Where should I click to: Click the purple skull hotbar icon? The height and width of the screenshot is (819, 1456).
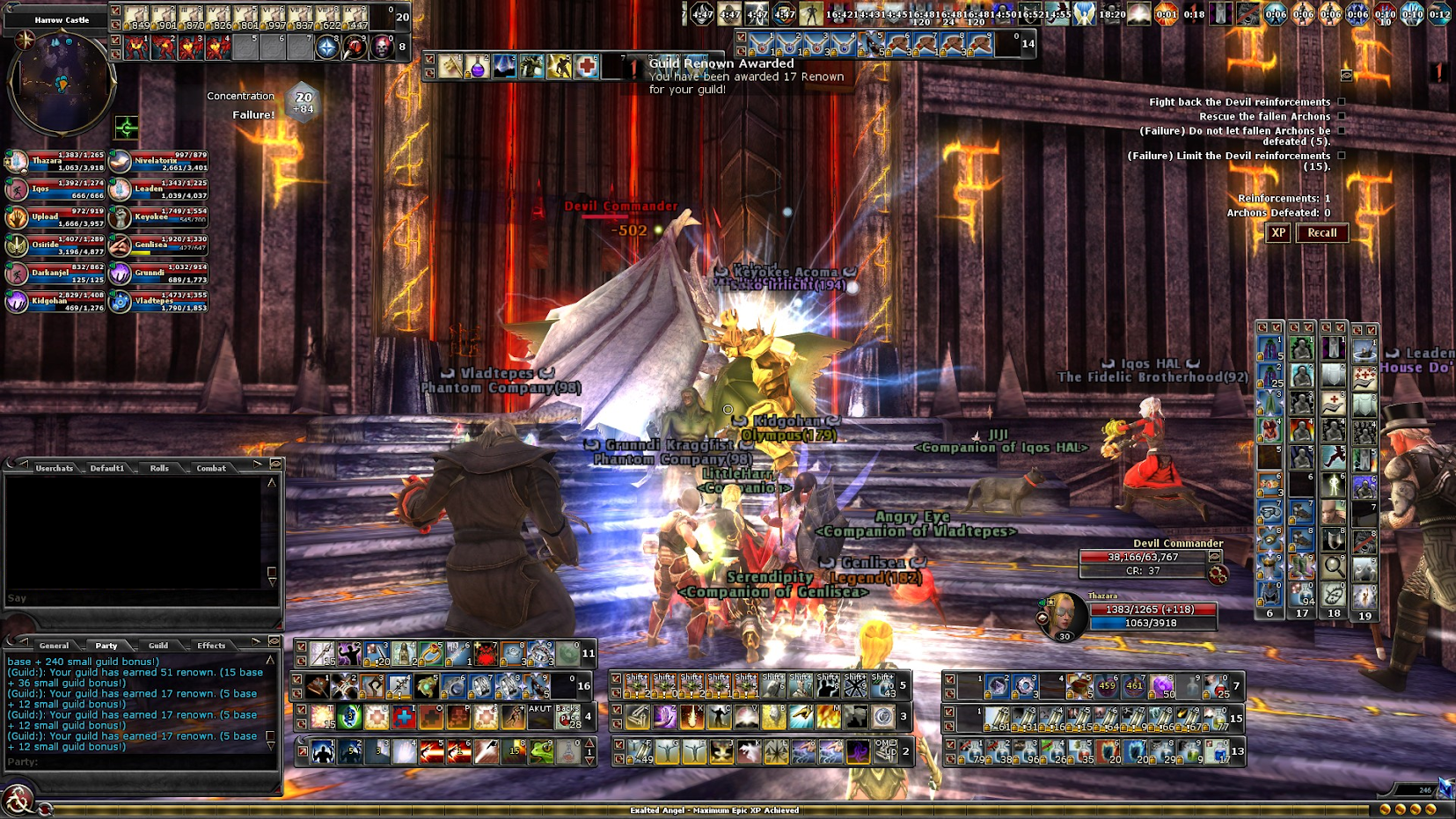click(x=382, y=48)
